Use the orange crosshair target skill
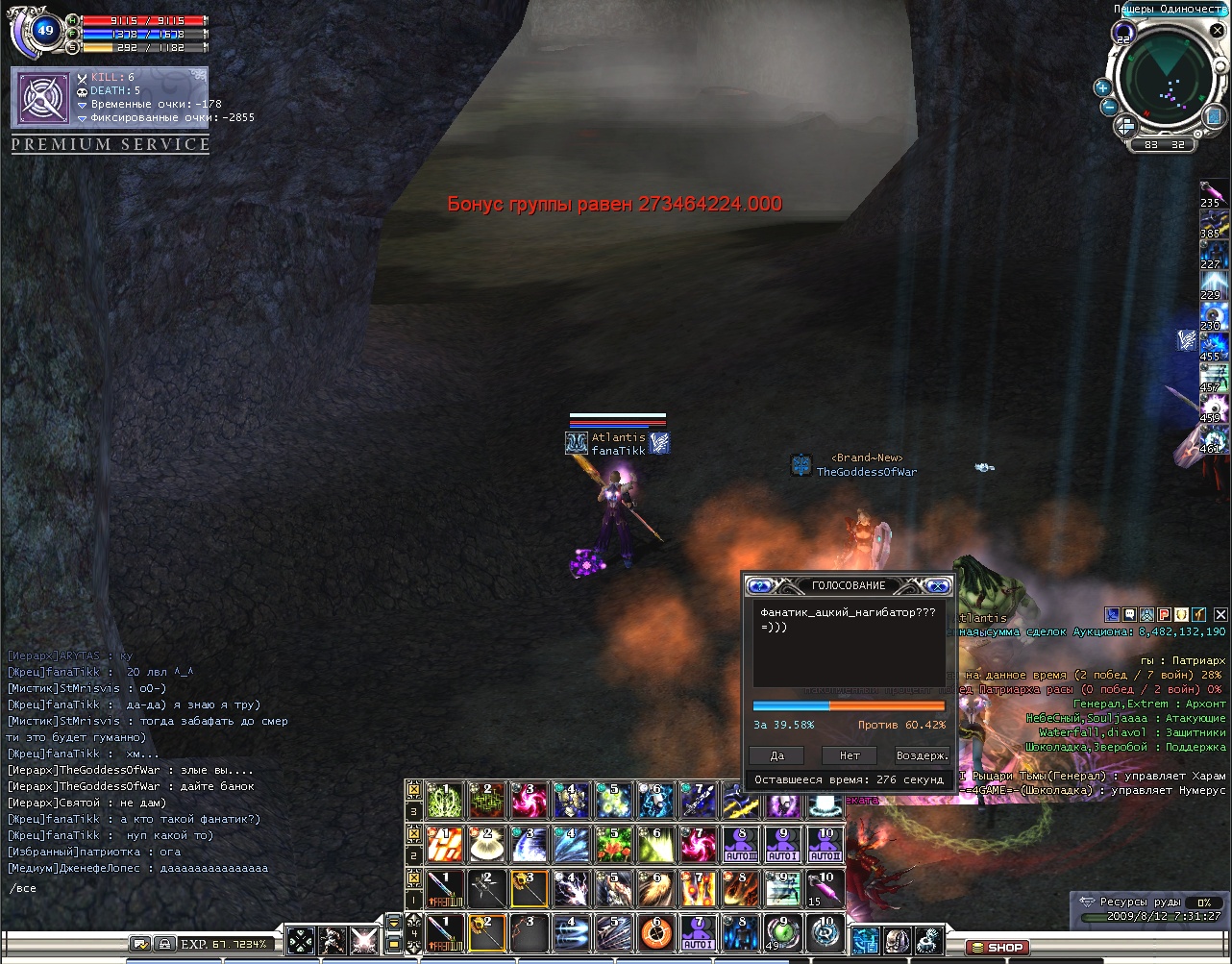Image resolution: width=1232 pixels, height=964 pixels. 656,932
